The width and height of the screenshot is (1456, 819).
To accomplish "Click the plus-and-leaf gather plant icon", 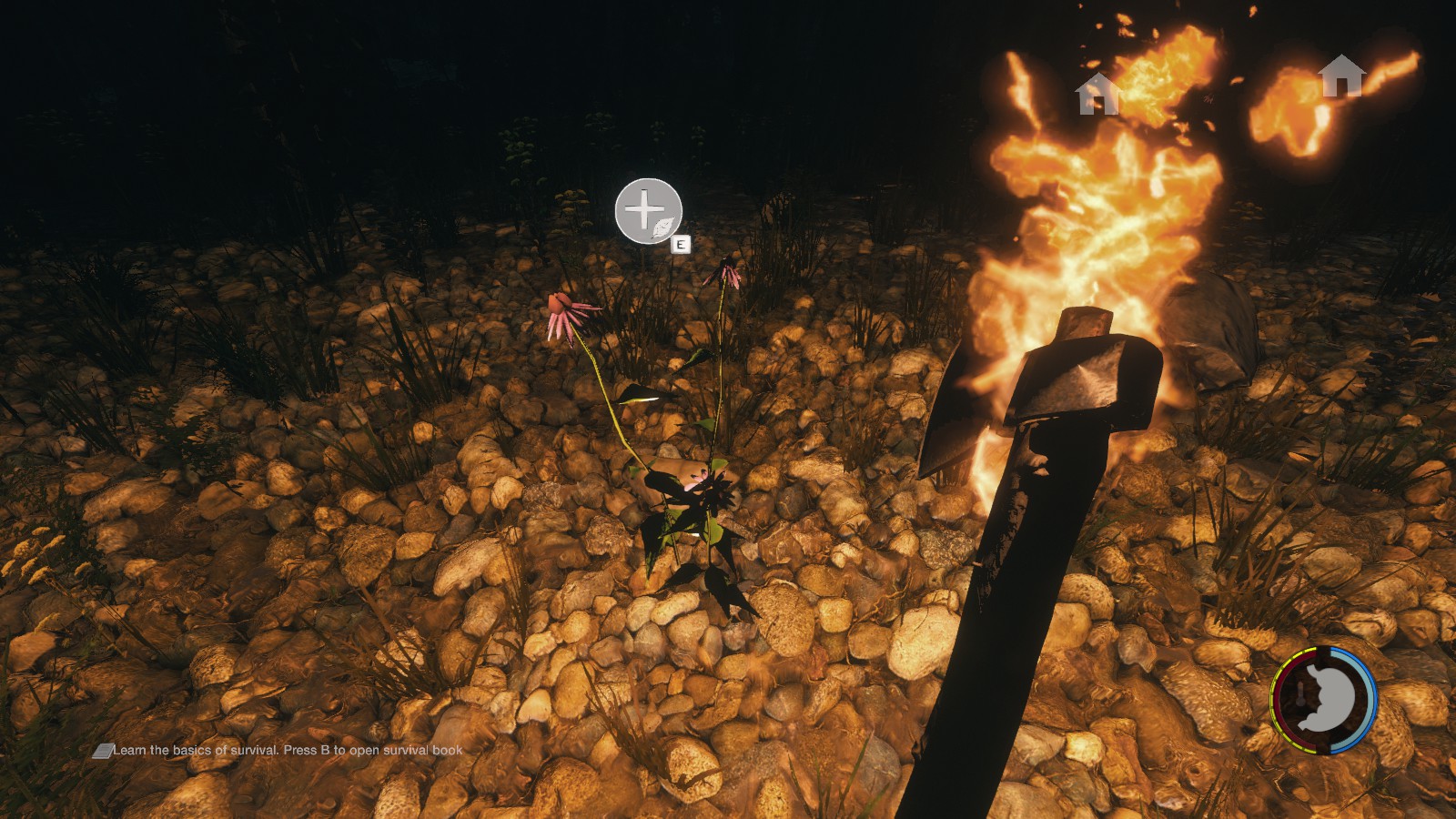I will tap(648, 211).
